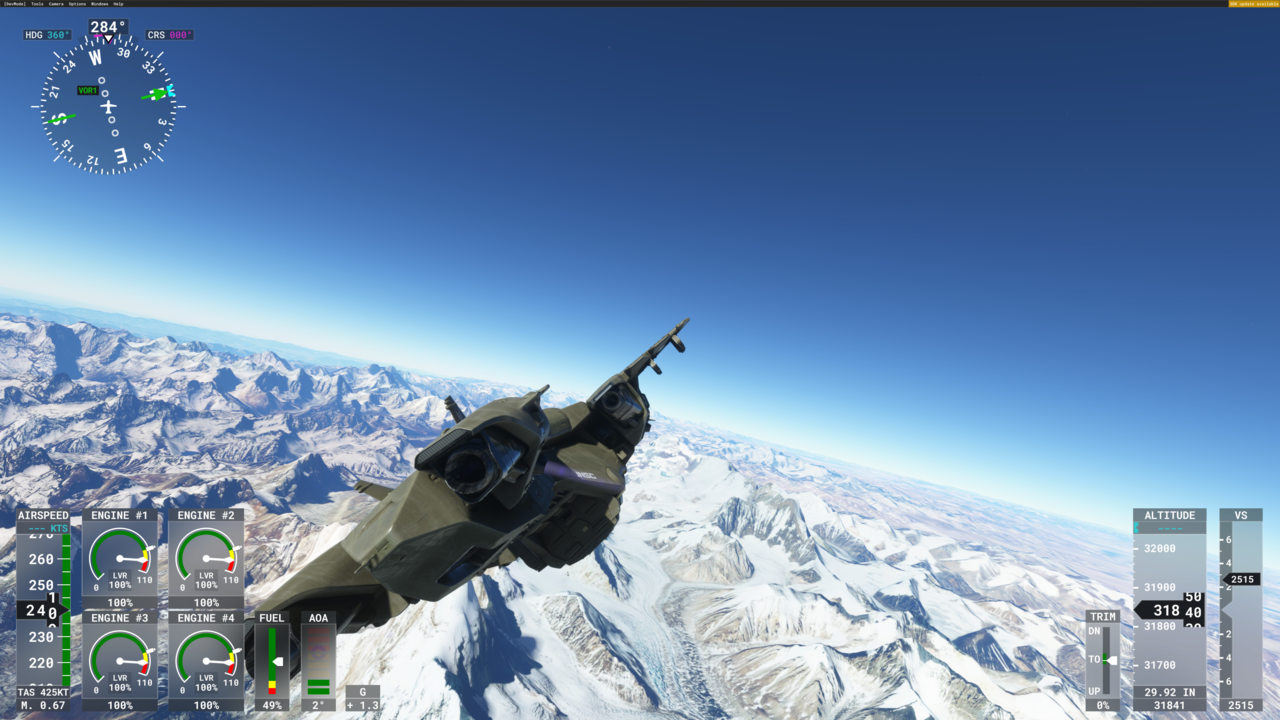Select the Engine #2 gauge
1280x720 pixels.
(203, 558)
